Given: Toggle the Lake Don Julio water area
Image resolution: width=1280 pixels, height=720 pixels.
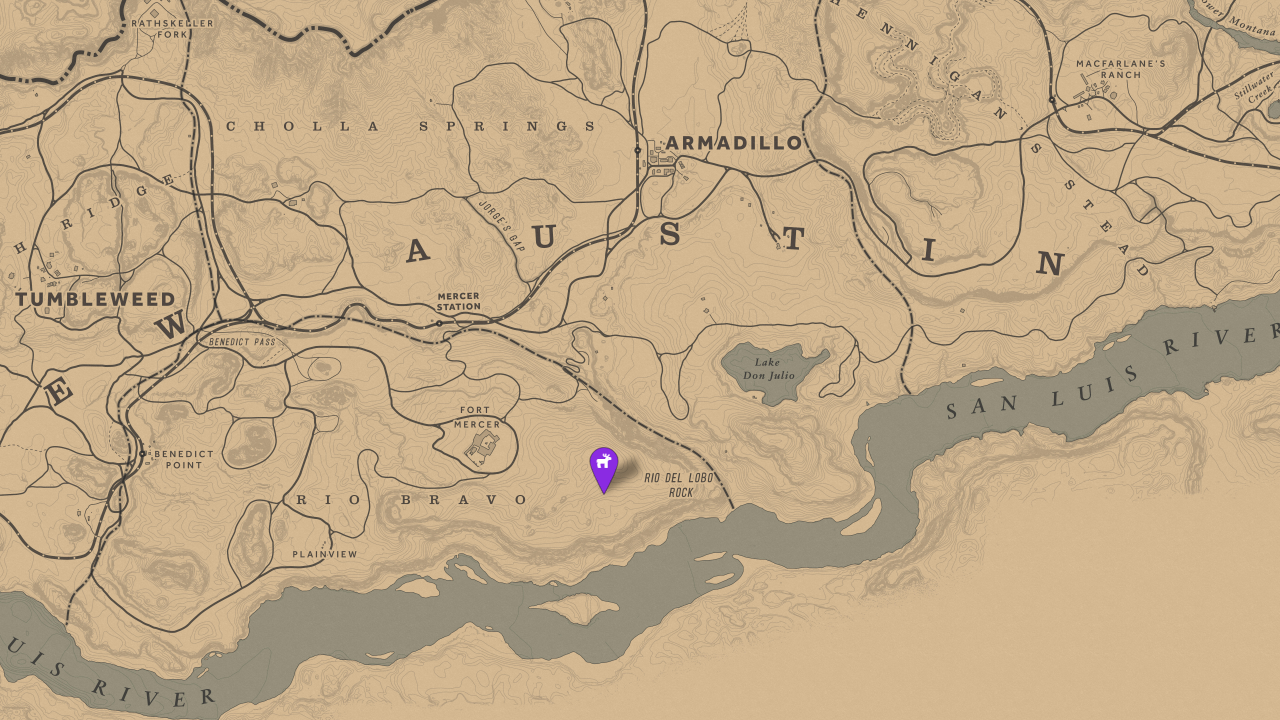Looking at the screenshot, I should pyautogui.click(x=772, y=370).
